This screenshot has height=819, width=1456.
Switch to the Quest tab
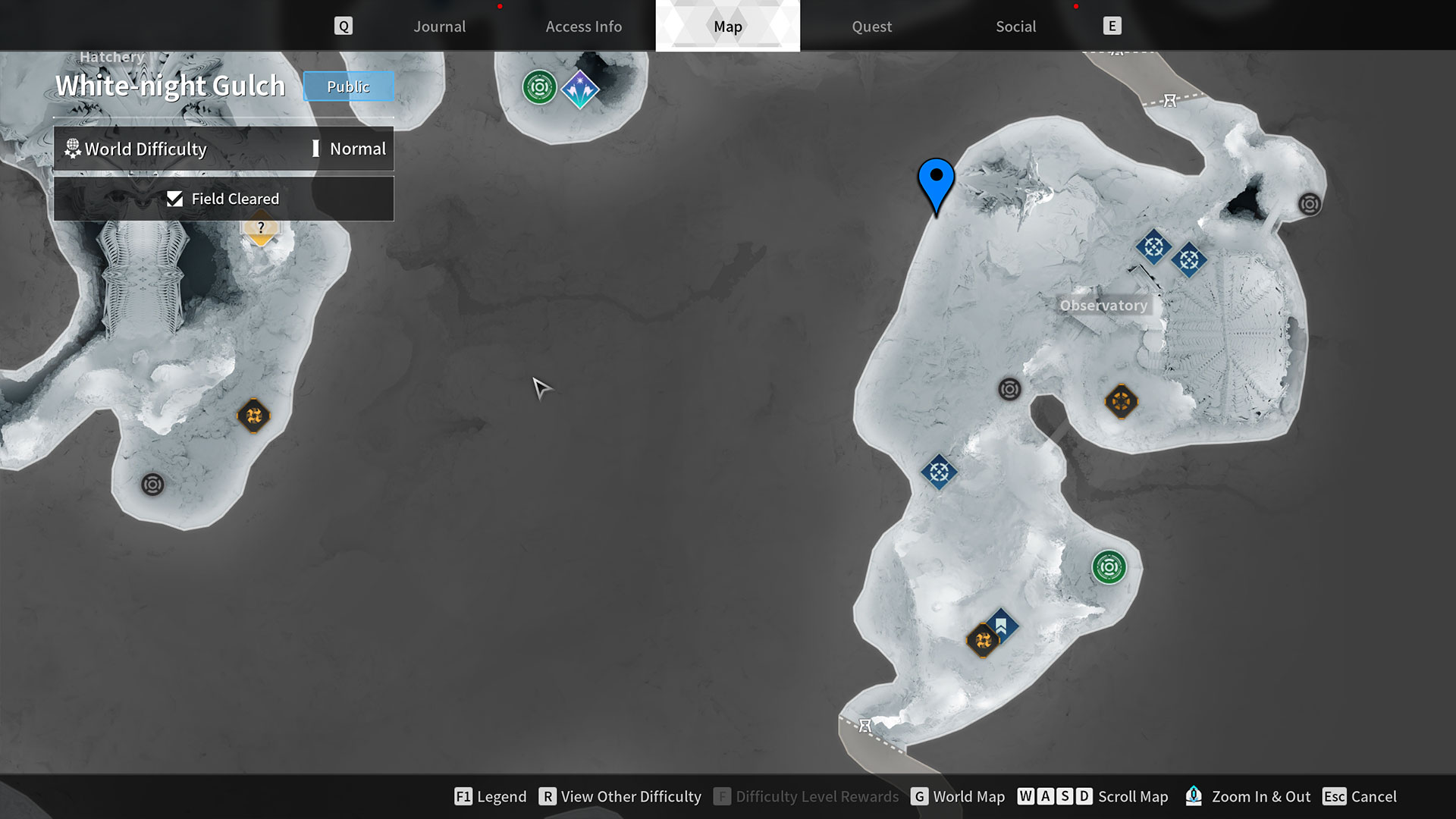point(871,26)
